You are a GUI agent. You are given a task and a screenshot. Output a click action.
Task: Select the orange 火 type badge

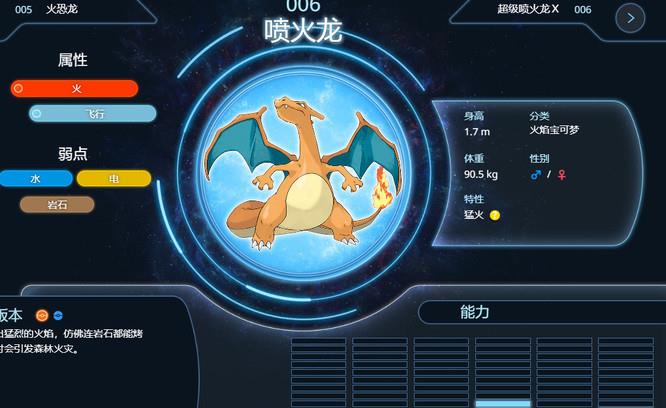[74, 89]
